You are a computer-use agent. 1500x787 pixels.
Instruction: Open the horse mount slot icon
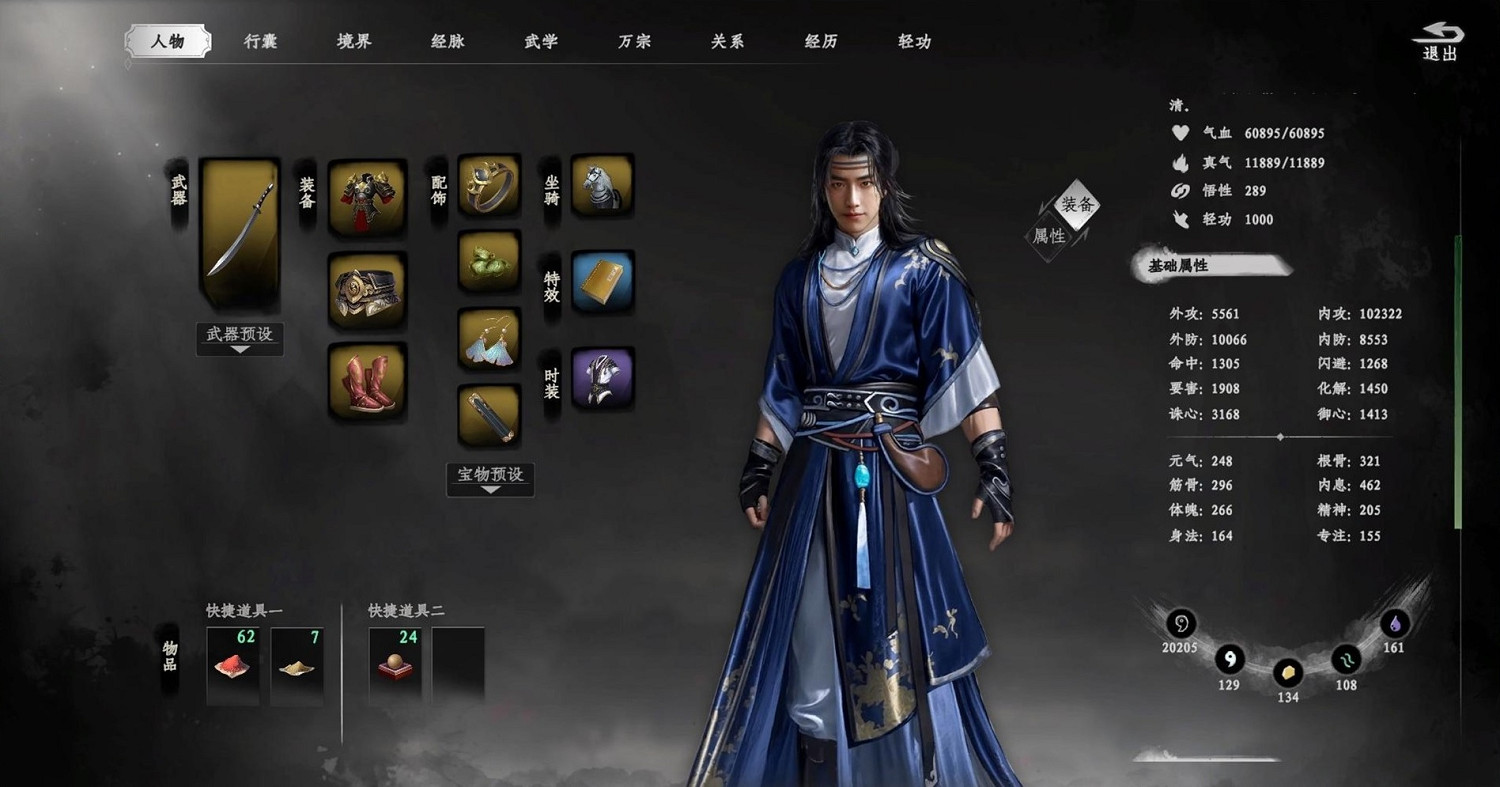click(602, 186)
